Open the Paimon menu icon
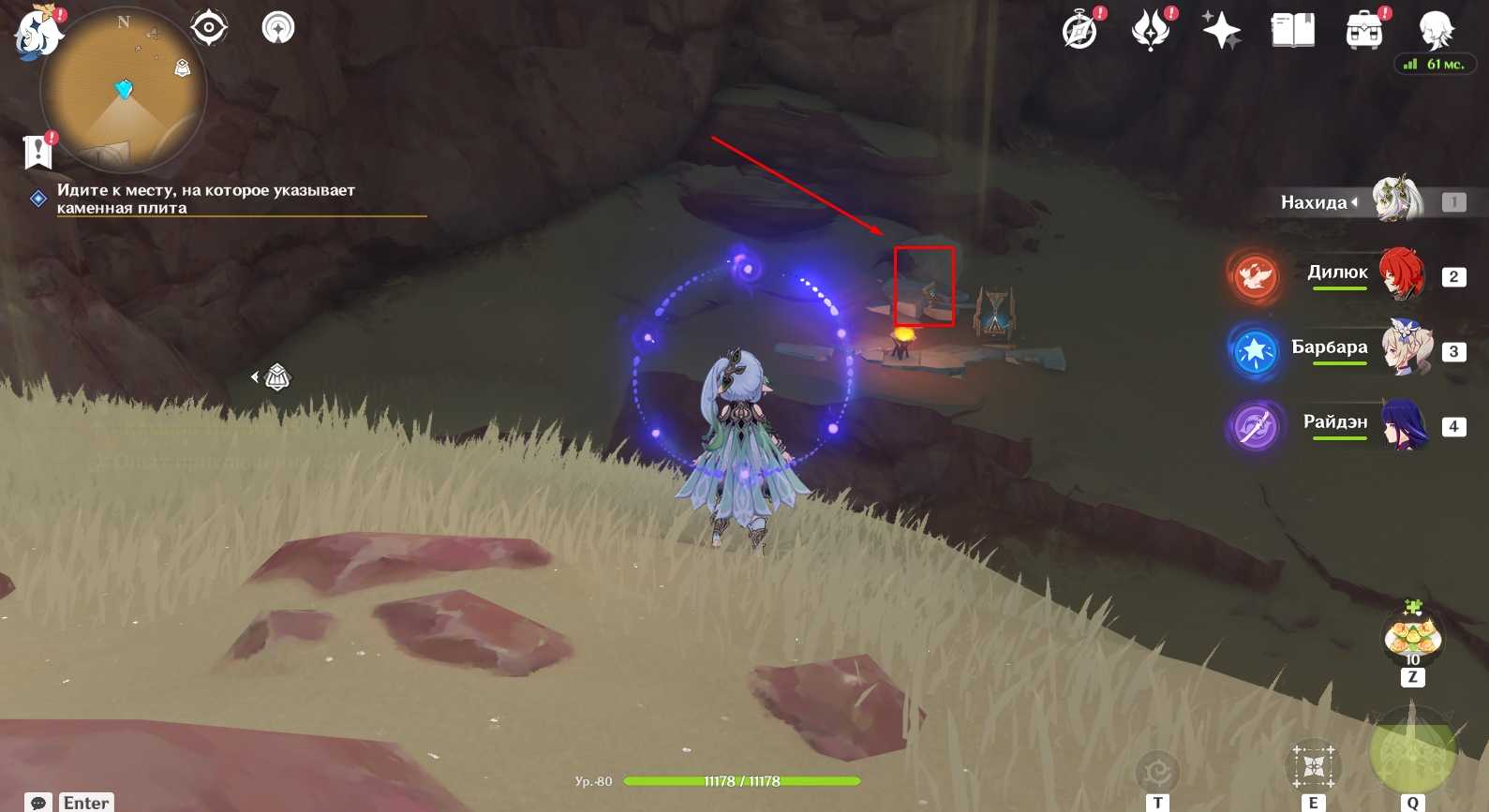 [x=37, y=30]
